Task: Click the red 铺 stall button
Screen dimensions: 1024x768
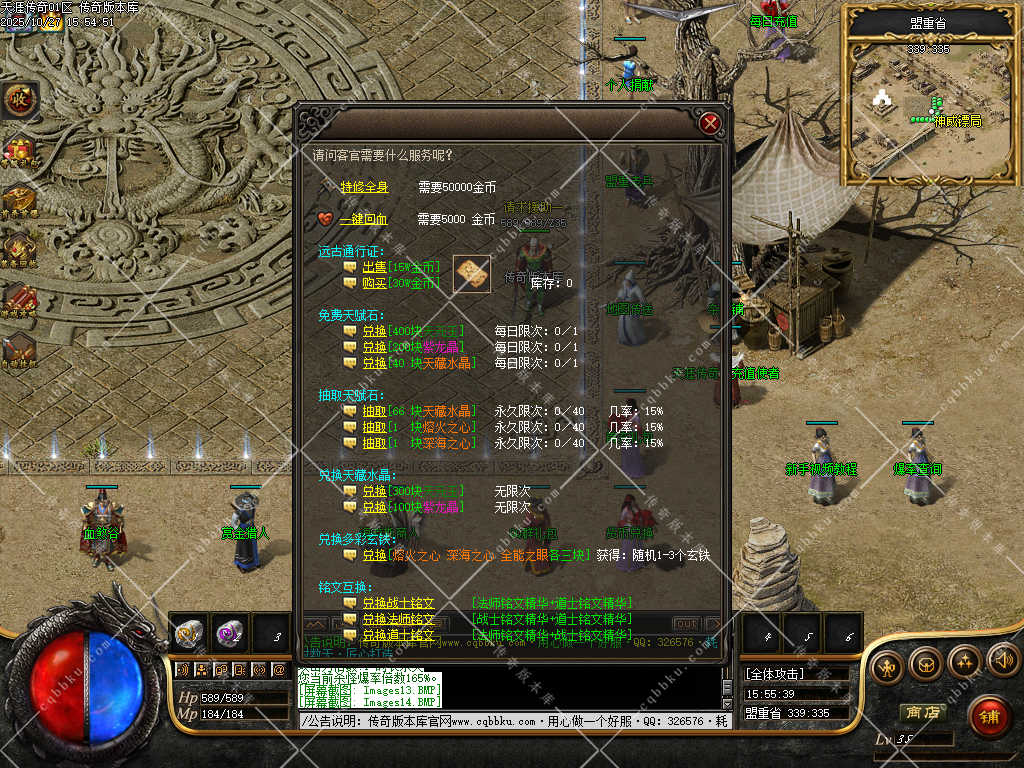Action: [x=989, y=716]
